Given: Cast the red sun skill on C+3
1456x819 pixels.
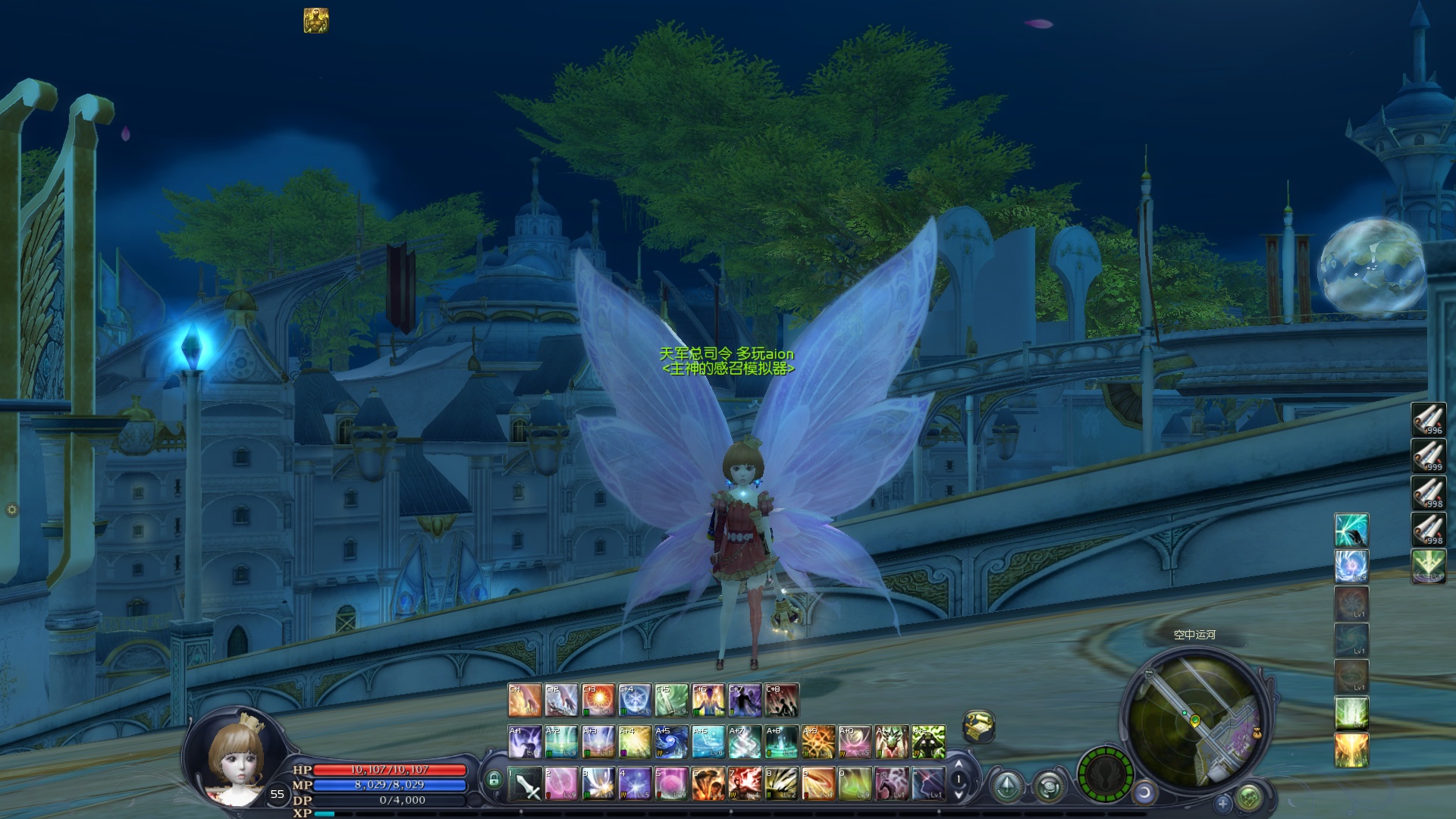Looking at the screenshot, I should pyautogui.click(x=598, y=700).
